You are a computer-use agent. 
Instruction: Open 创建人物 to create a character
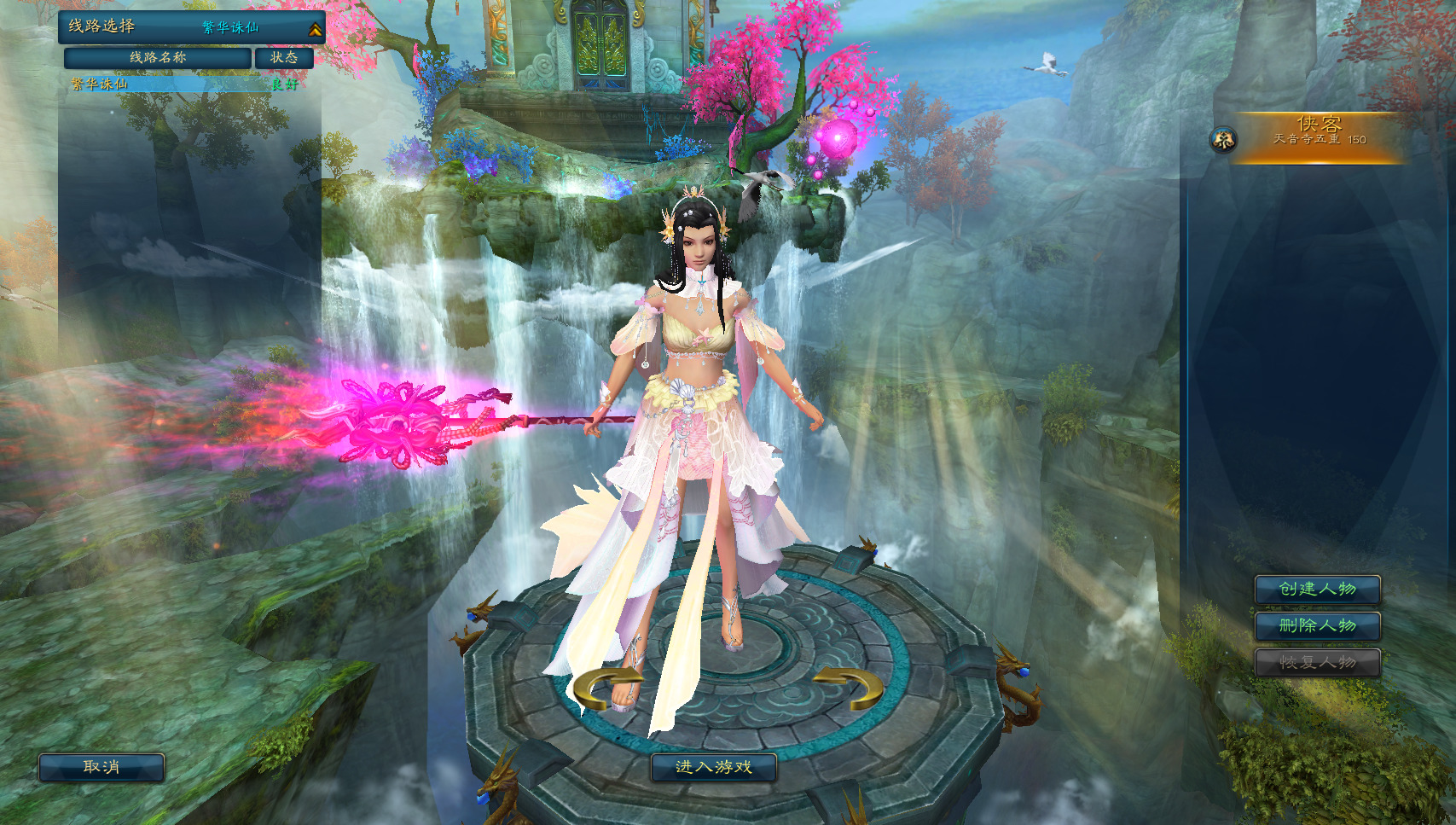click(1317, 589)
